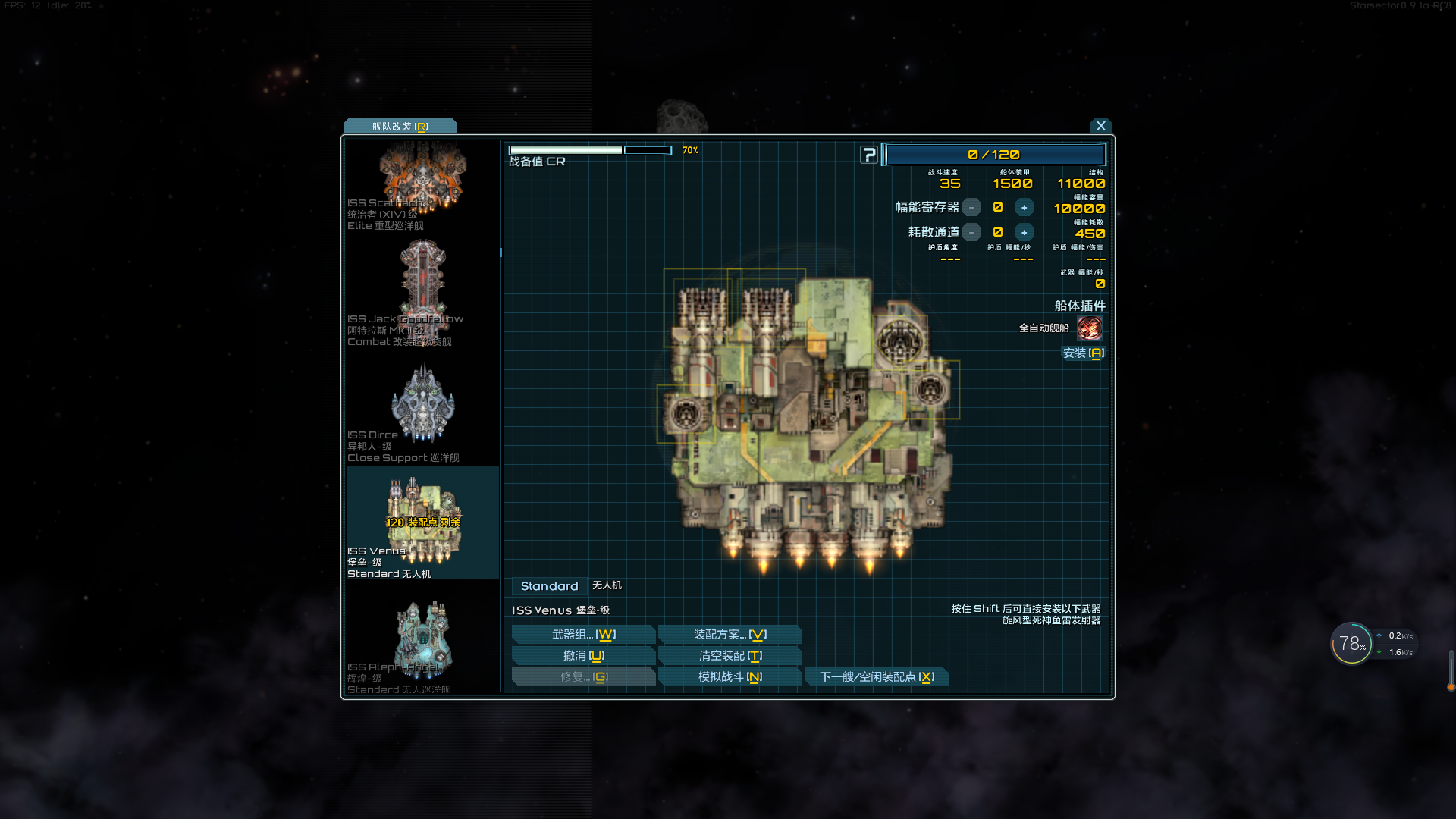Decrease 幅能寄存器 capacitors with minus button
The image size is (1456, 819).
click(971, 208)
